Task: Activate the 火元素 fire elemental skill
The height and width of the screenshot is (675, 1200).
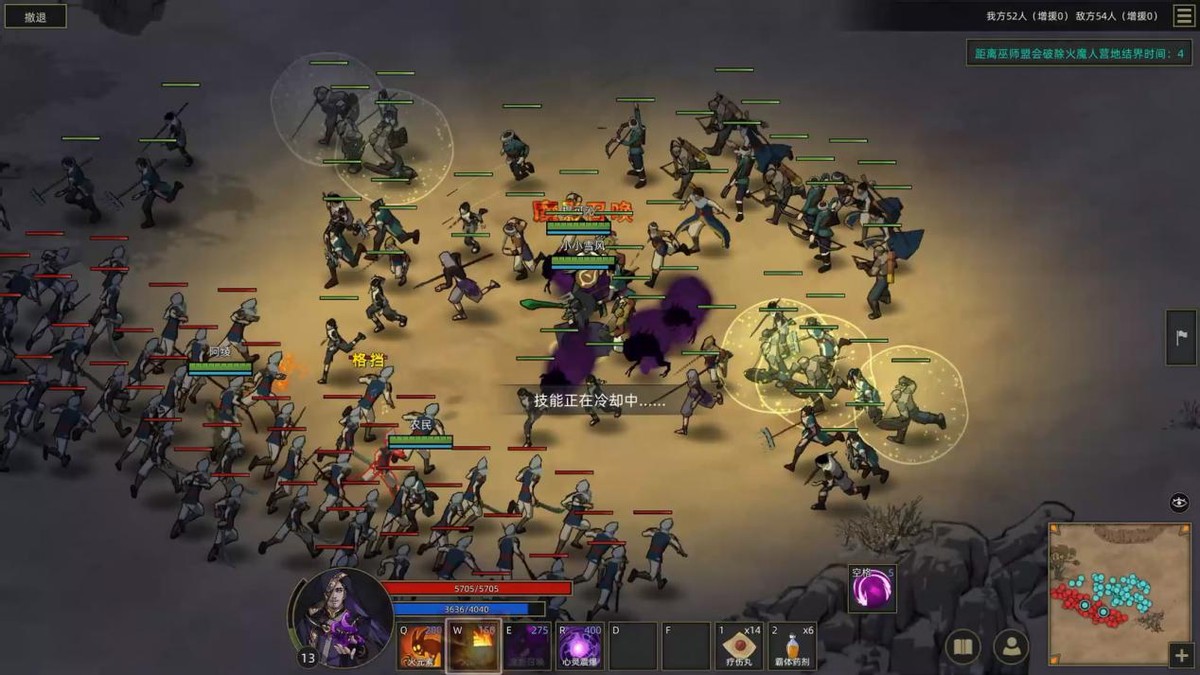Action: coord(420,646)
